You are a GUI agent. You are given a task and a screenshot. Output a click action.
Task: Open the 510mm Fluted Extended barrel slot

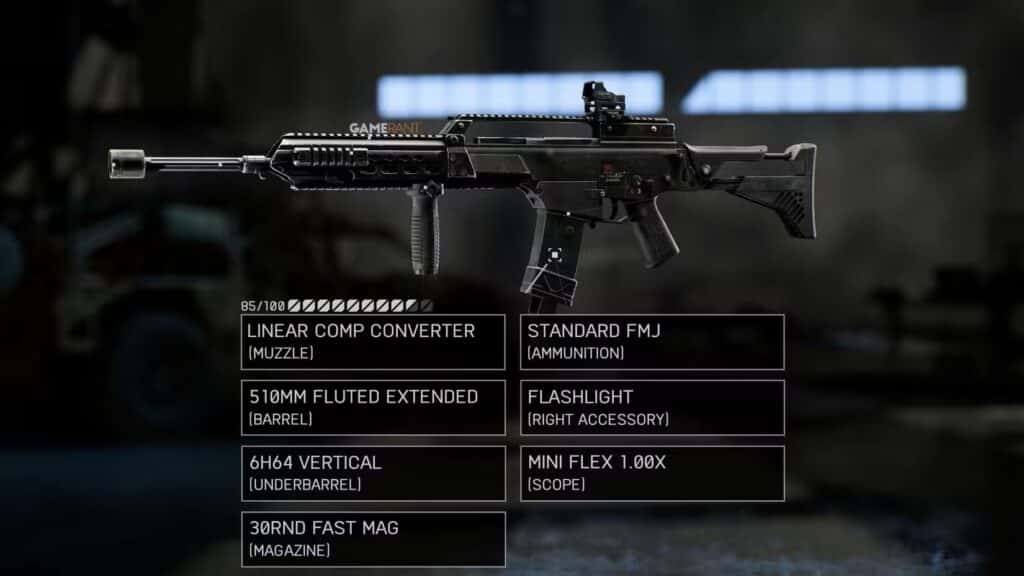373,407
